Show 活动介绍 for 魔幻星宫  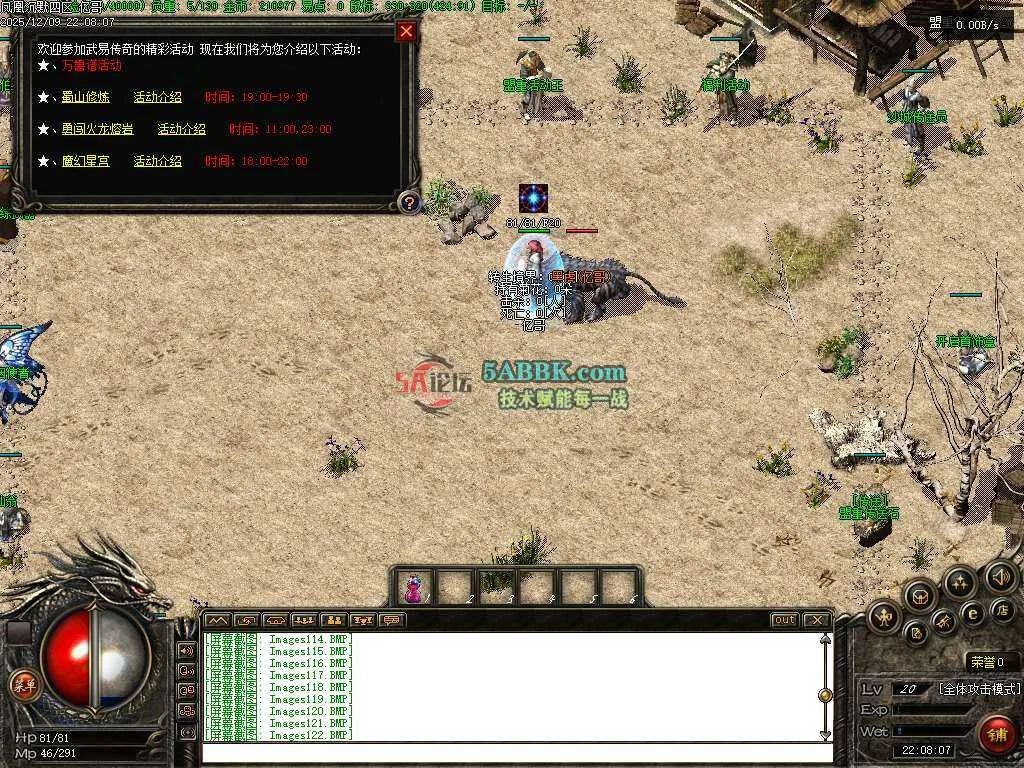click(158, 161)
